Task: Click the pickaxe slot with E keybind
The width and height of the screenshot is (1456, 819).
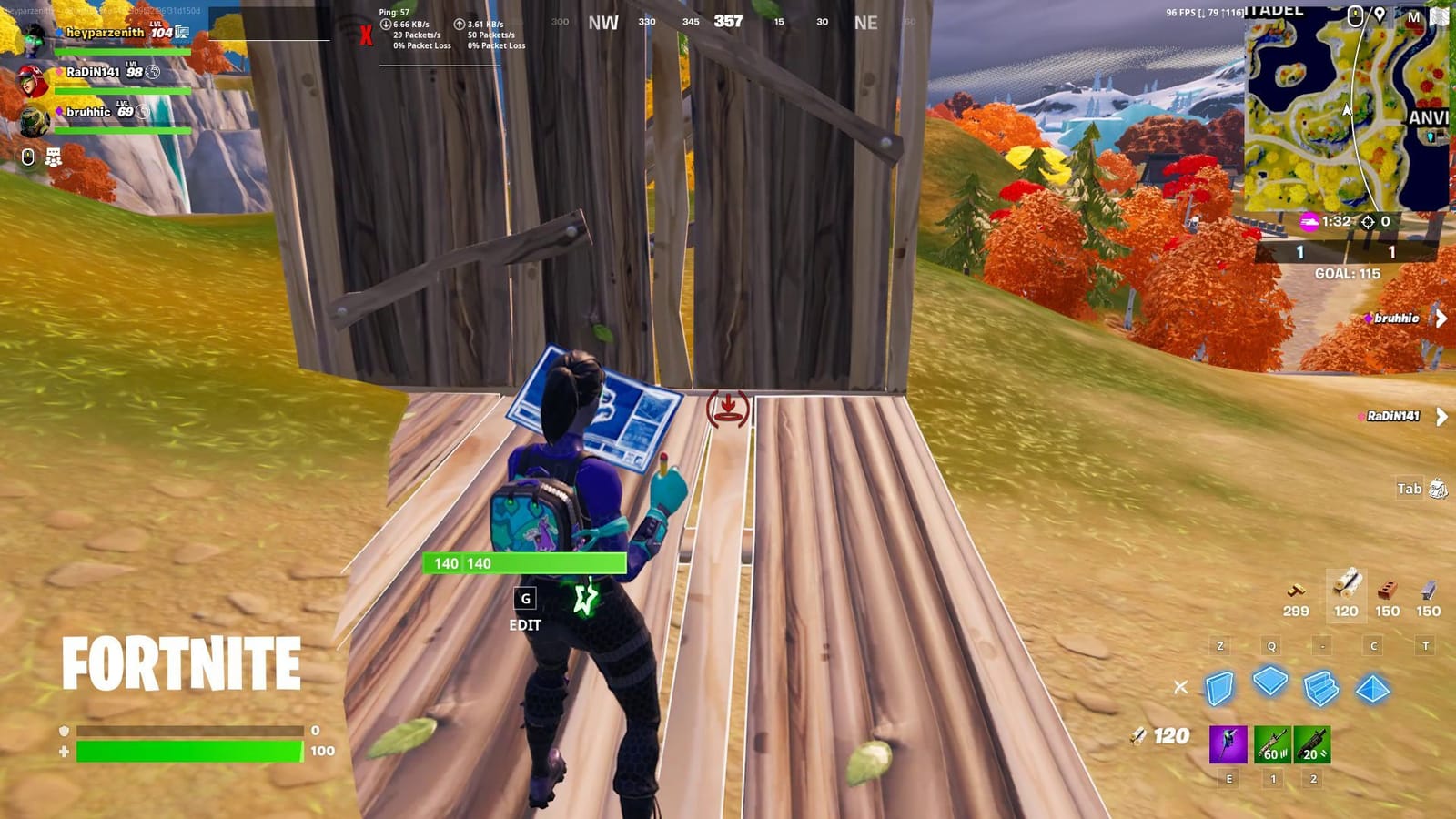Action: [x=1228, y=745]
